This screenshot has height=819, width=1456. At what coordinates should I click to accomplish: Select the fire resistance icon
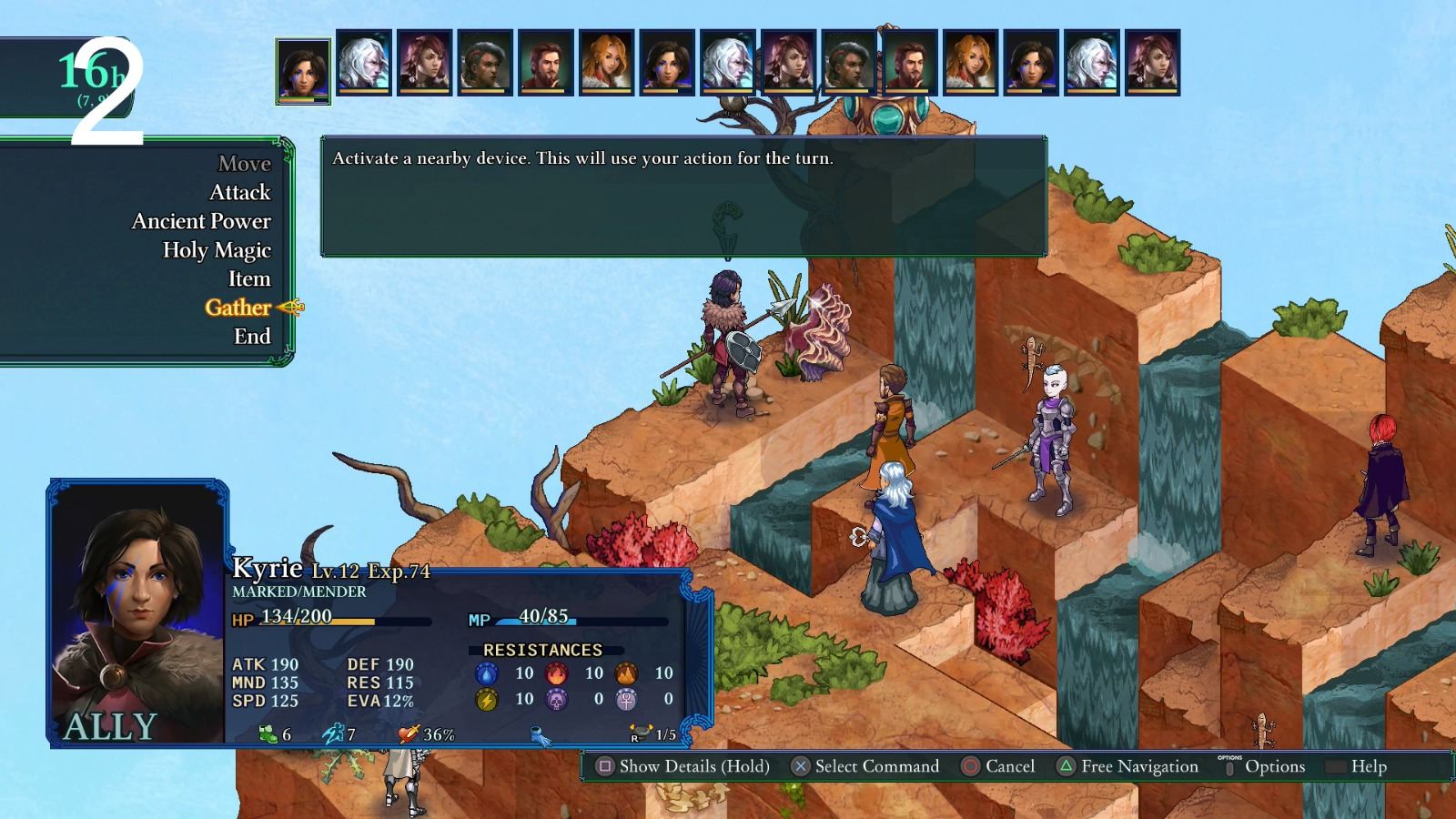click(x=558, y=673)
